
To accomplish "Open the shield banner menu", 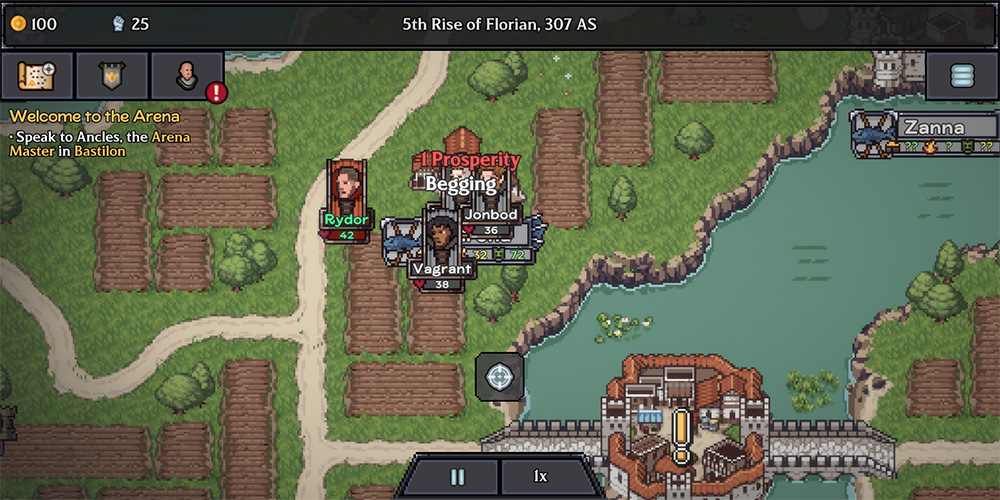I will pyautogui.click(x=111, y=76).
